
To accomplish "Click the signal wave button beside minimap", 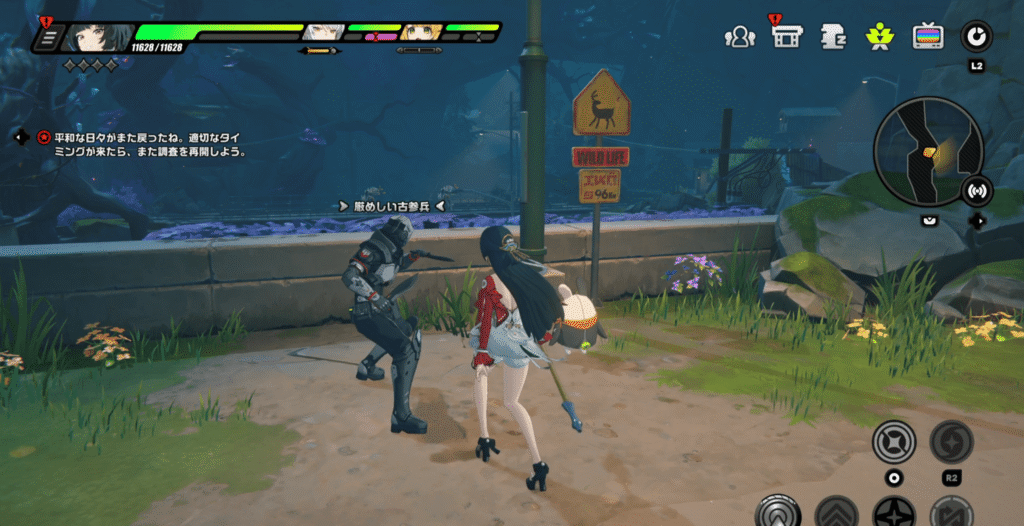I will [x=976, y=191].
